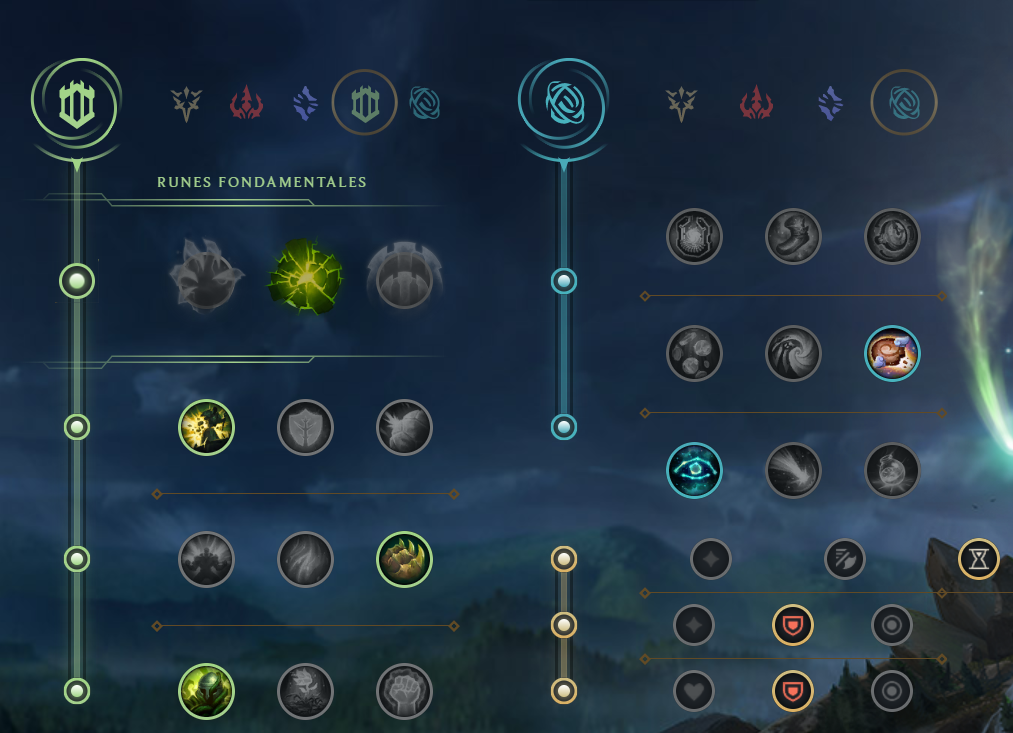Select the Magical Footwear boot rune
The height and width of the screenshot is (733, 1013).
pyautogui.click(x=793, y=236)
